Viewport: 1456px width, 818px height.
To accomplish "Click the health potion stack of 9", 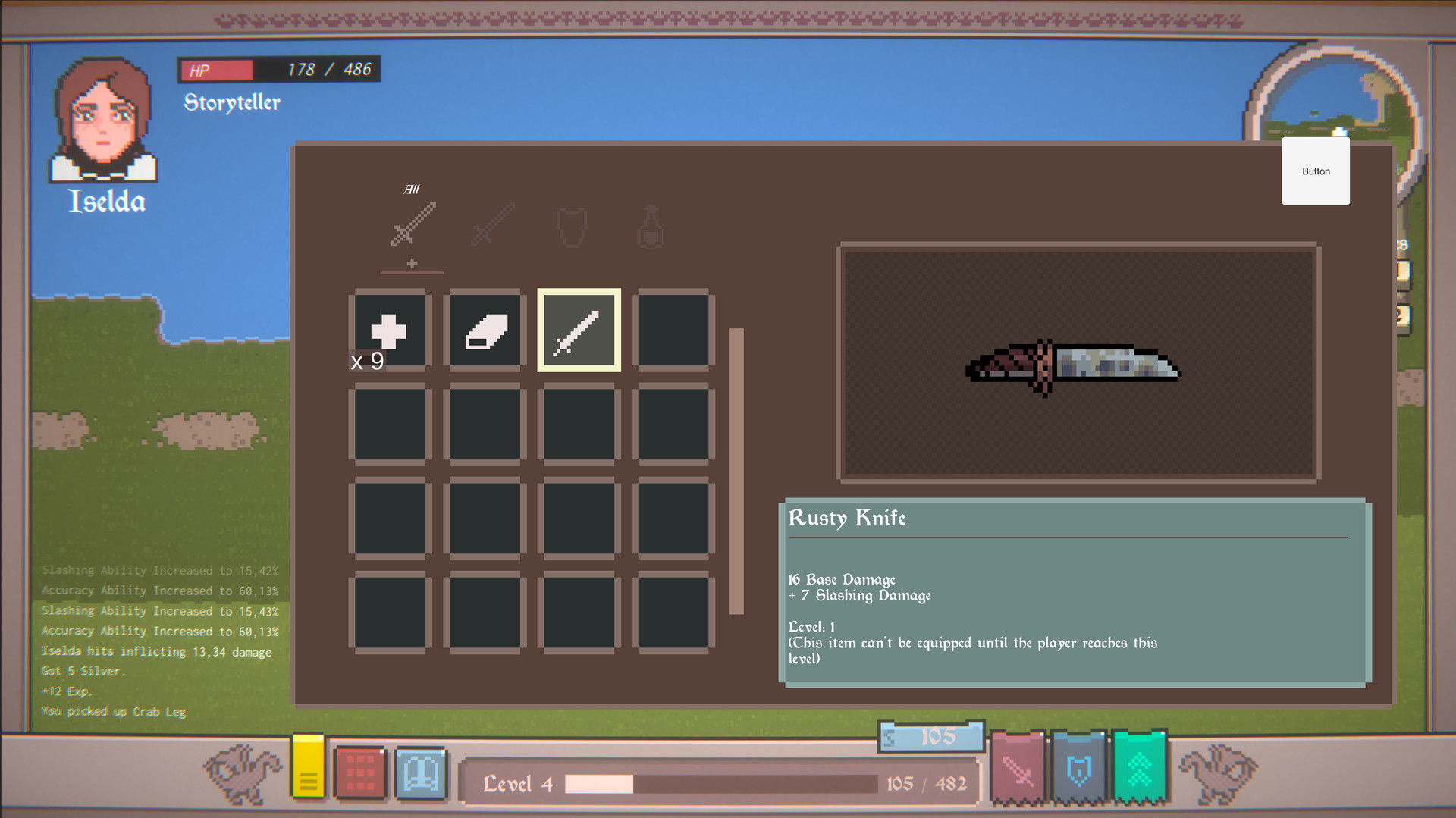I will pyautogui.click(x=389, y=329).
